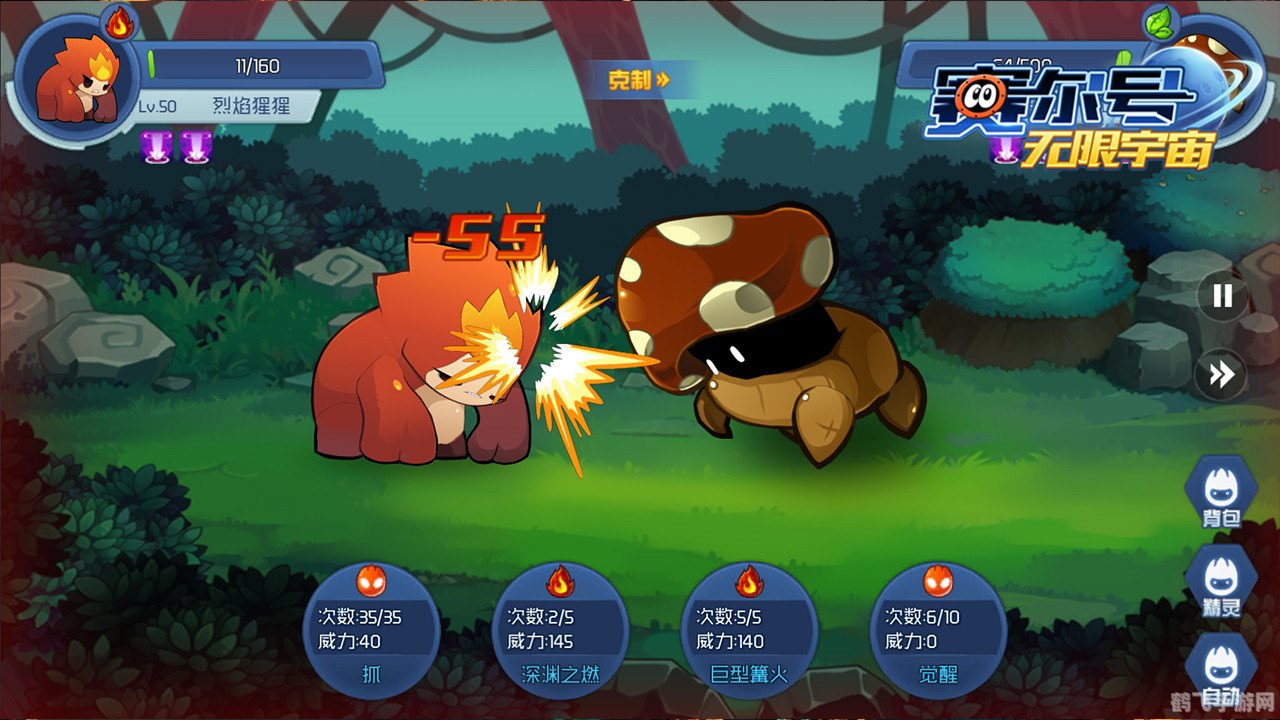The width and height of the screenshot is (1280, 720).
Task: Show the 克制 type advantage info
Action: click(639, 80)
